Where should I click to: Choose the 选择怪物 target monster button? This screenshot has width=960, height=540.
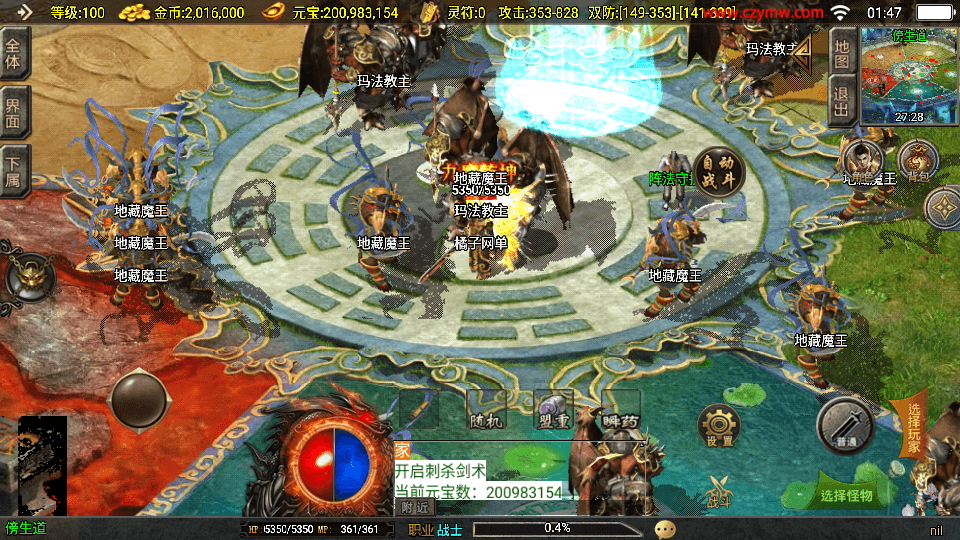coord(846,494)
